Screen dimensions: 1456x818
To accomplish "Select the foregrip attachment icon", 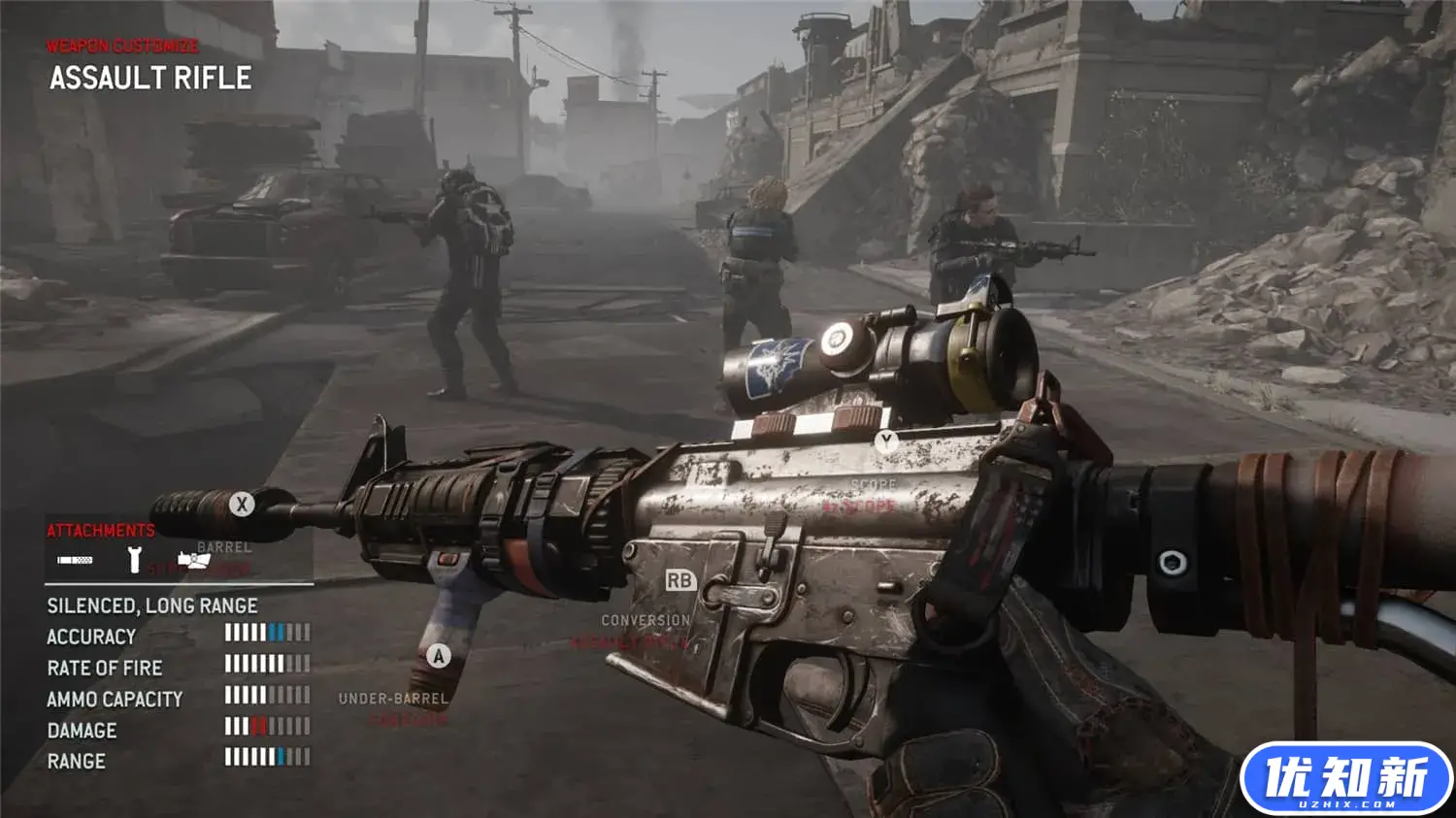I will point(135,560).
